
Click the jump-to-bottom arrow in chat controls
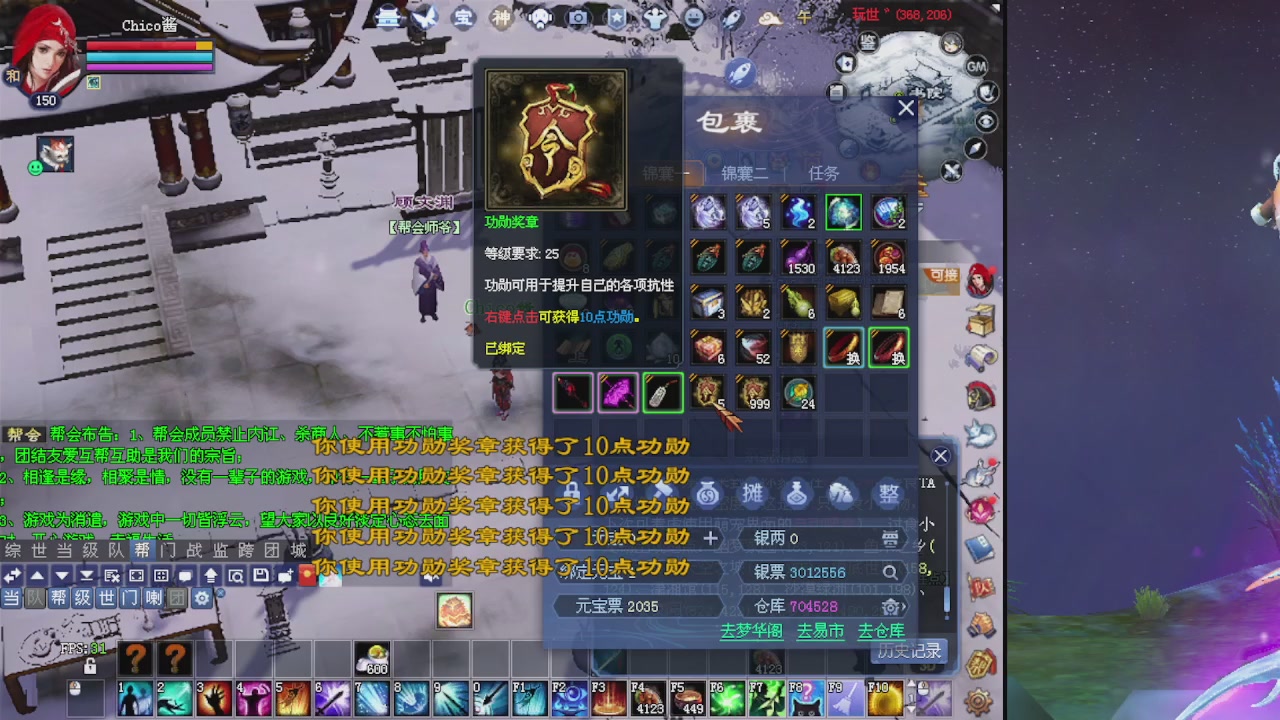86,575
